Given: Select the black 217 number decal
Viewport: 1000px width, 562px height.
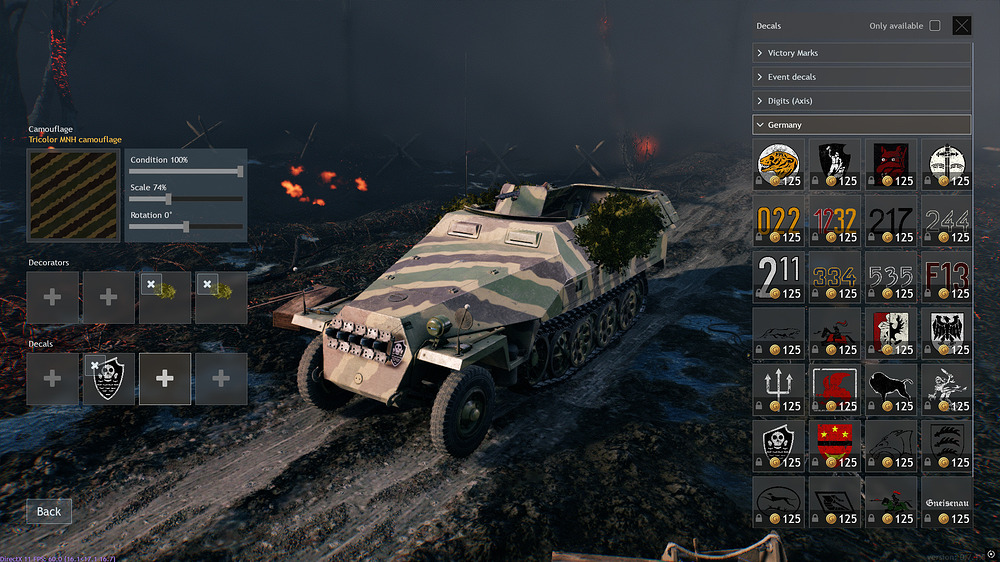Looking at the screenshot, I should pos(889,220).
